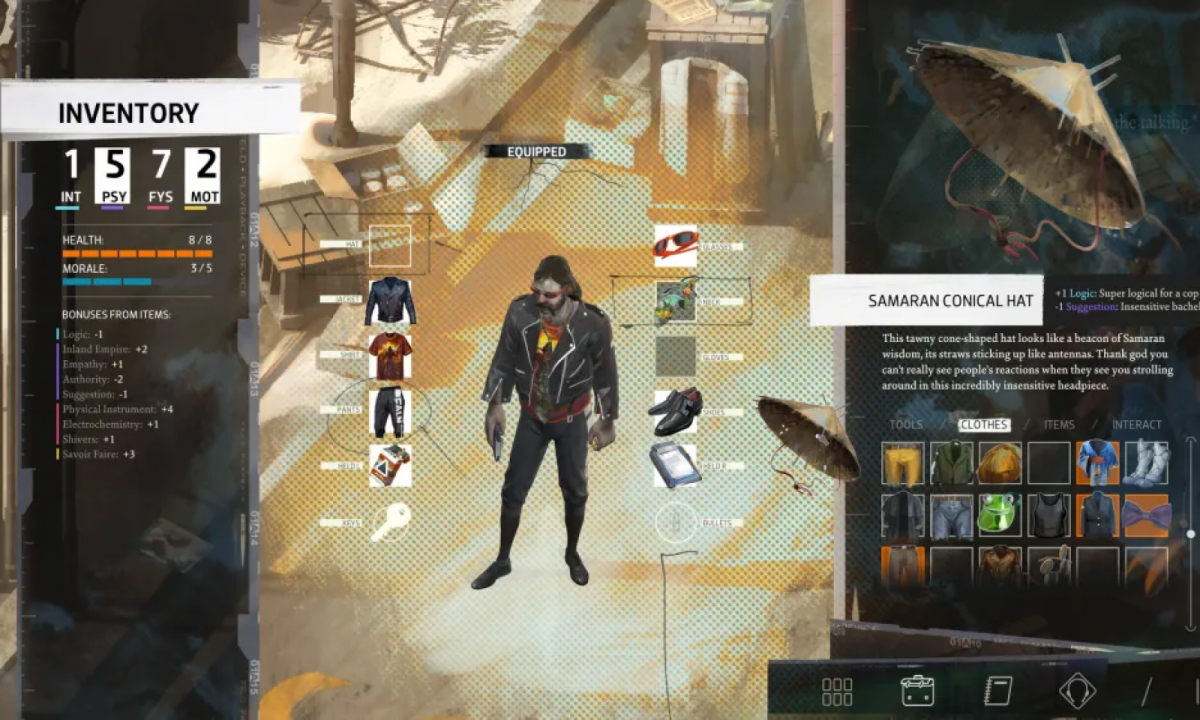1200x720 pixels.
Task: Choose the purple bow tie item
Action: 1146,516
